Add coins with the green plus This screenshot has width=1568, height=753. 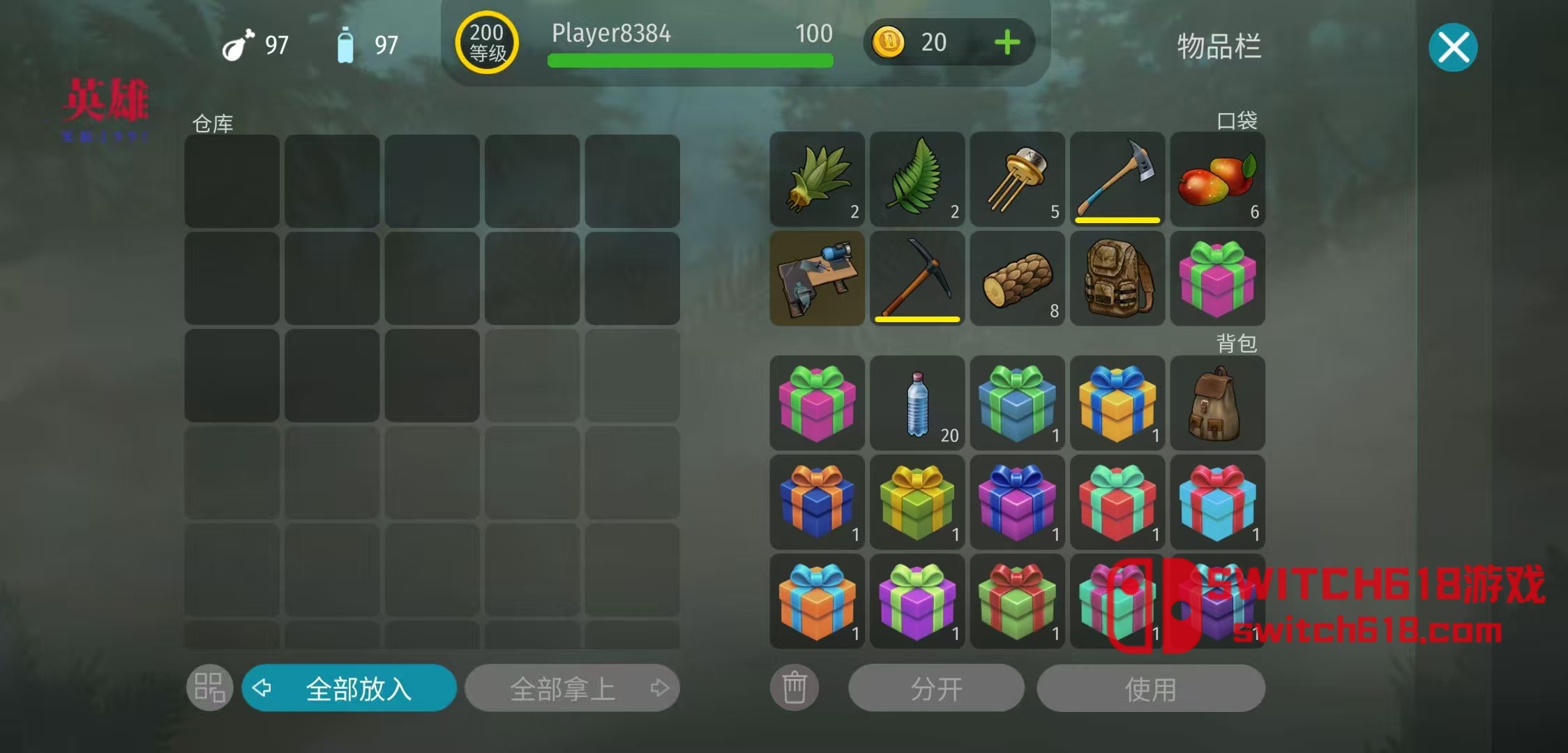click(1007, 43)
